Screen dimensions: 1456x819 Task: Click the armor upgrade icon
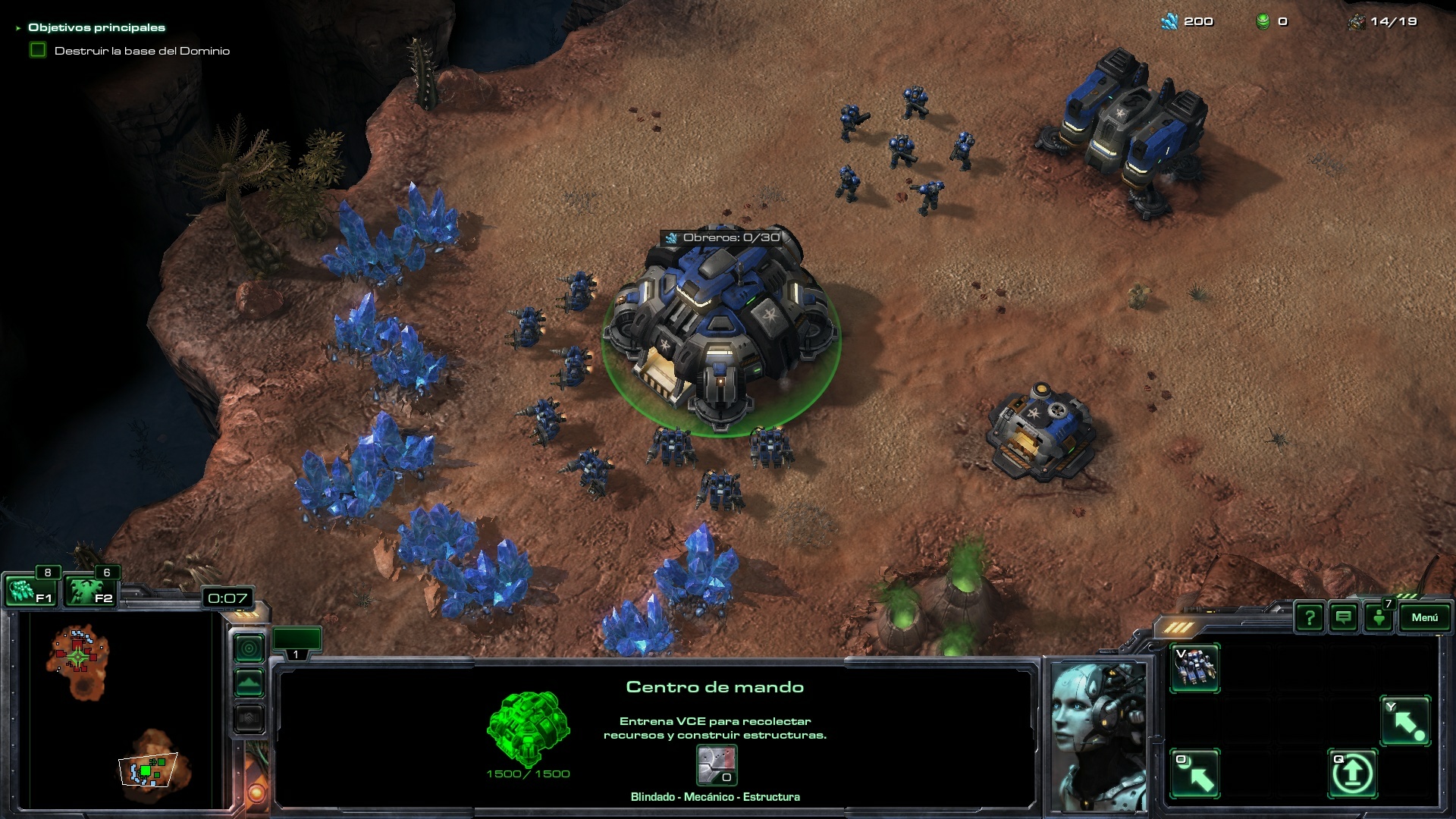coord(716,765)
